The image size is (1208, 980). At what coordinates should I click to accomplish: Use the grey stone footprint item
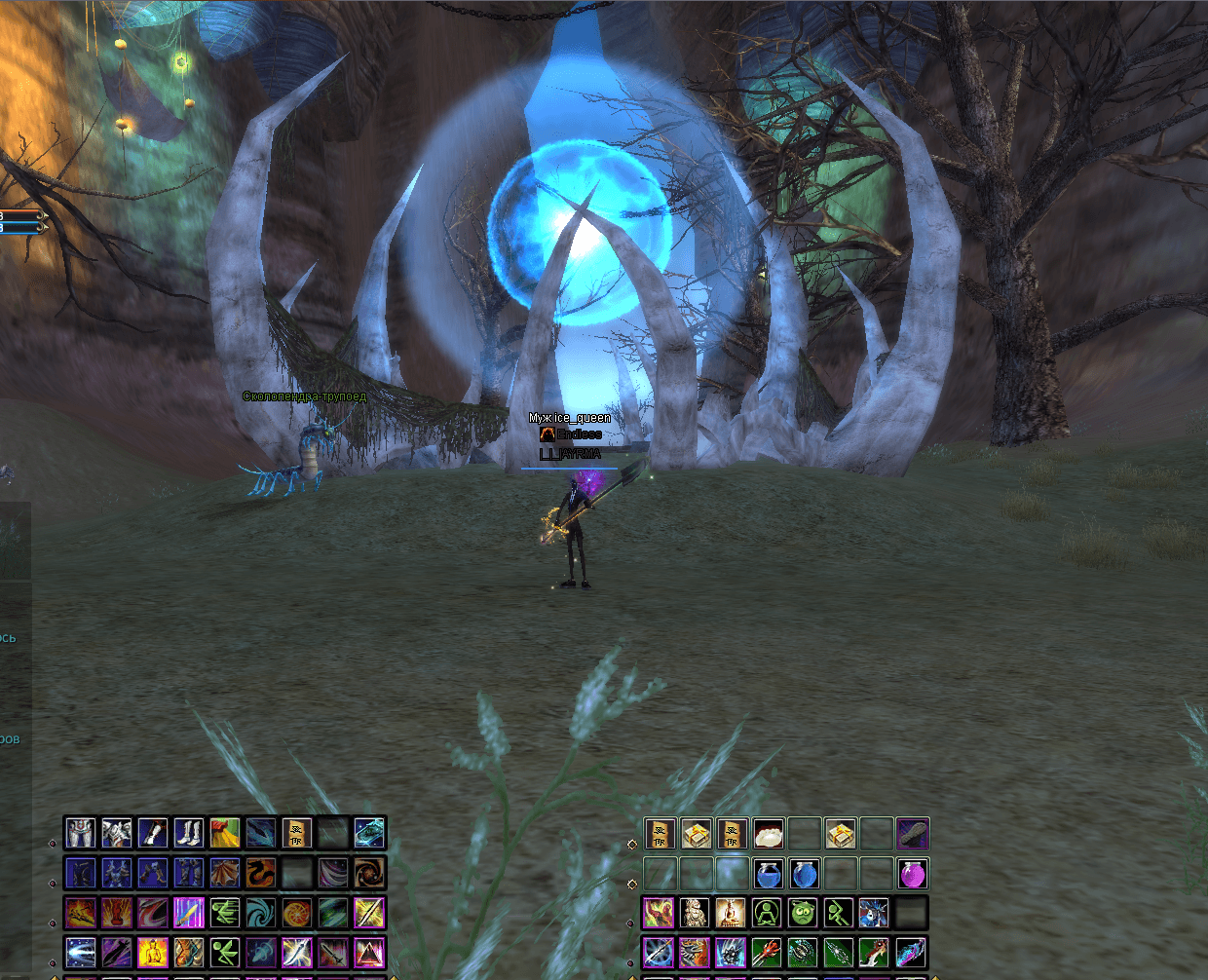(x=913, y=834)
